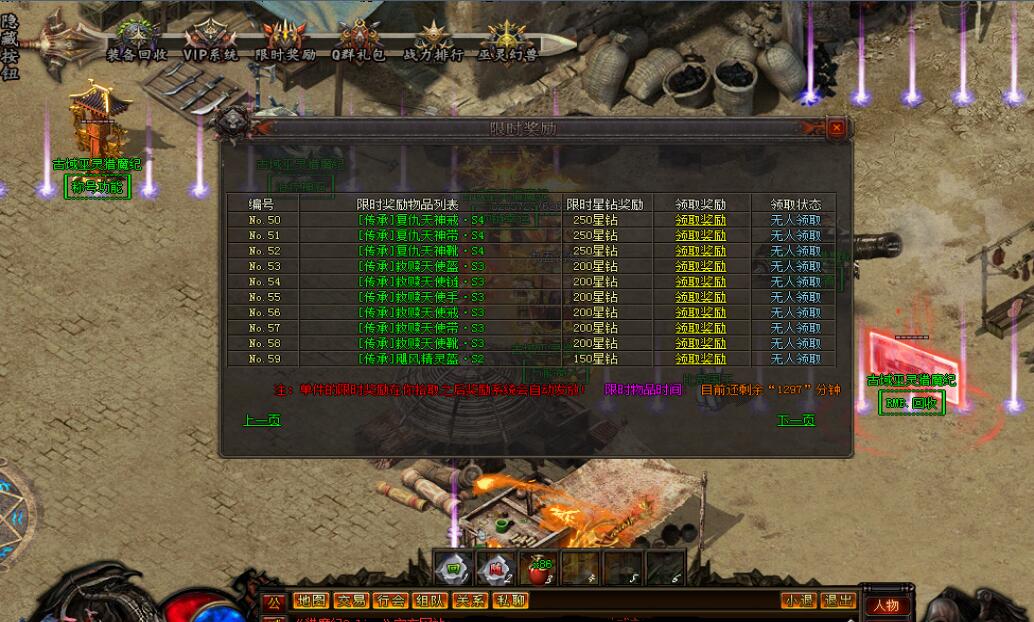Use the red apple hotbar item
The width and height of the screenshot is (1034, 622).
point(540,568)
